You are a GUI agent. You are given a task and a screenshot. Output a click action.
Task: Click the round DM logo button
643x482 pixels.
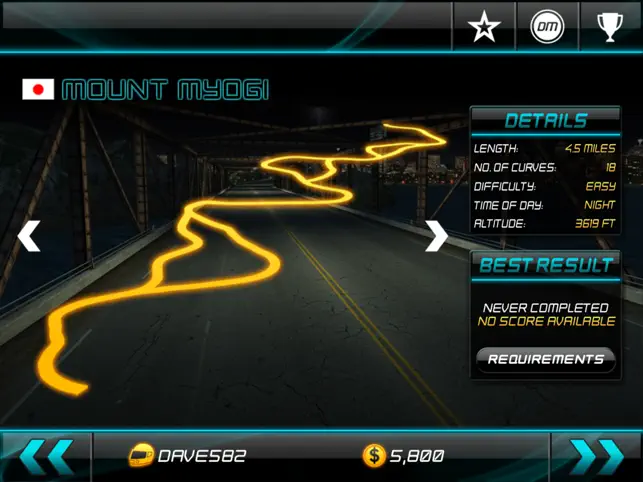tap(547, 27)
